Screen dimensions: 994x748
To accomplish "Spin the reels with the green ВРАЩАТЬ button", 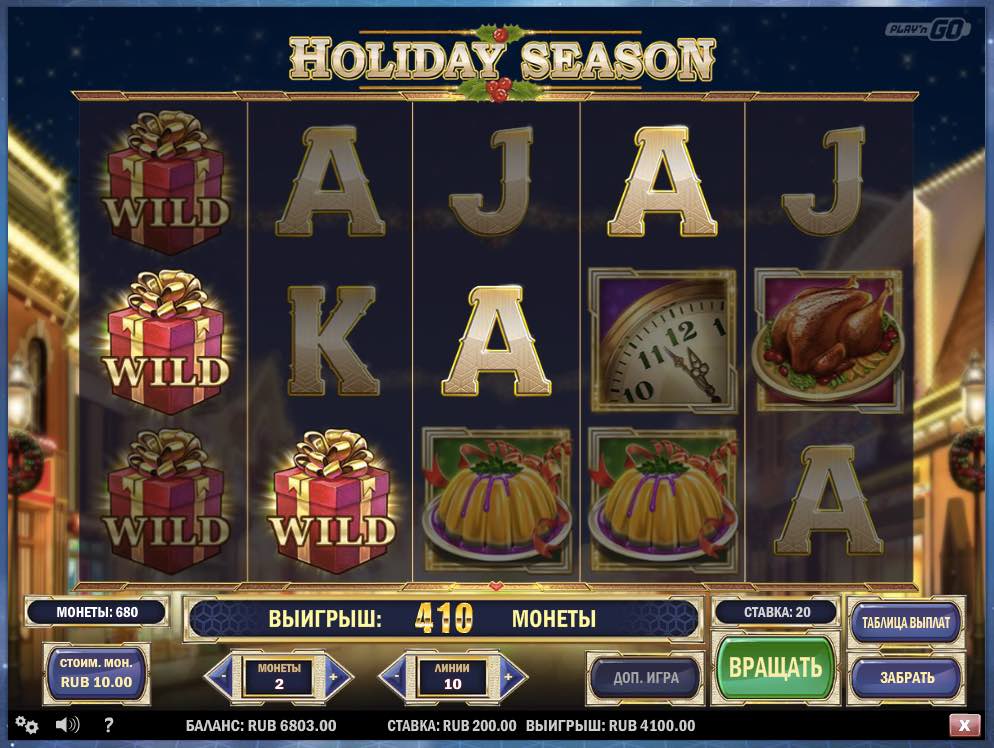I will pos(775,668).
